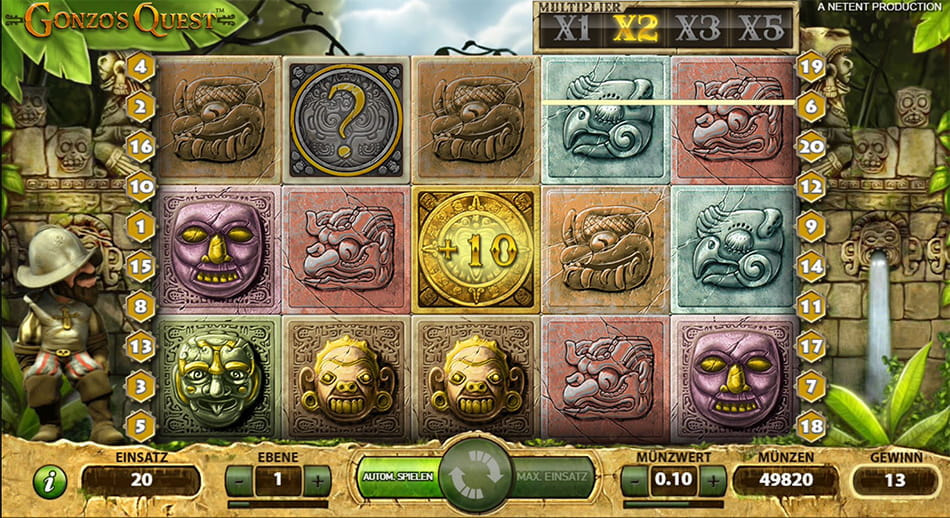Highlight payline 5 marker

tap(140, 425)
